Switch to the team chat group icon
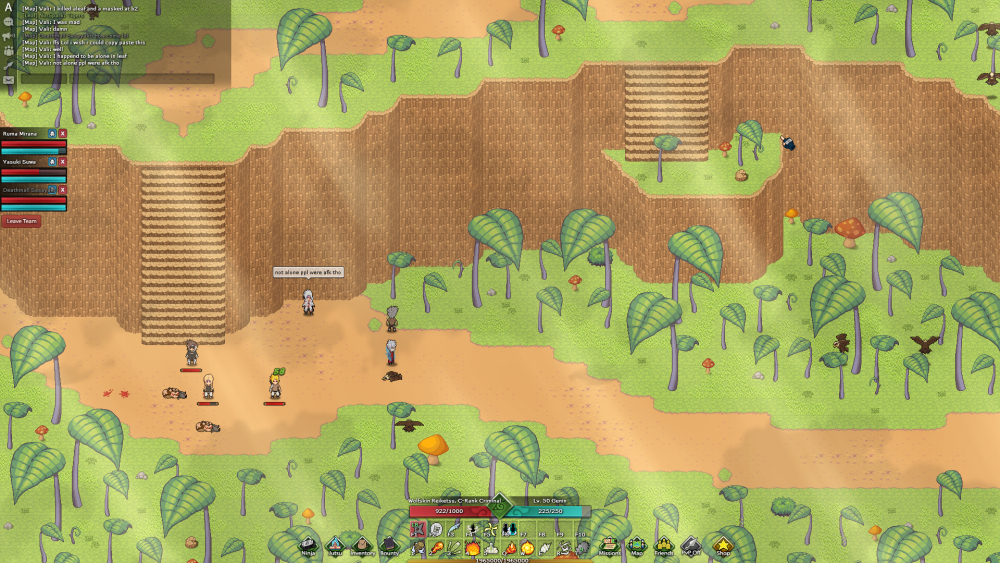 [8, 50]
